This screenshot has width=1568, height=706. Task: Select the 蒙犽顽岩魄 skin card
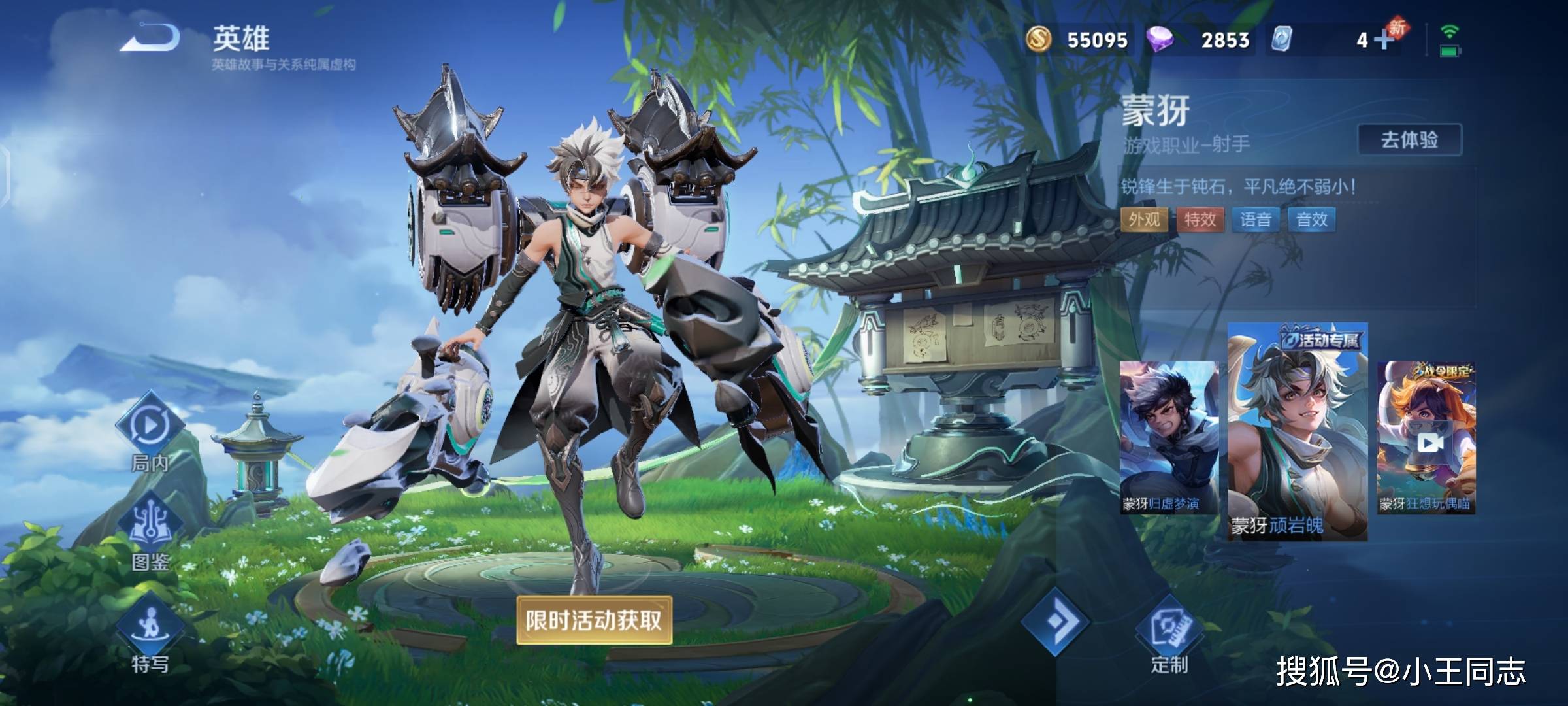[x=1298, y=431]
